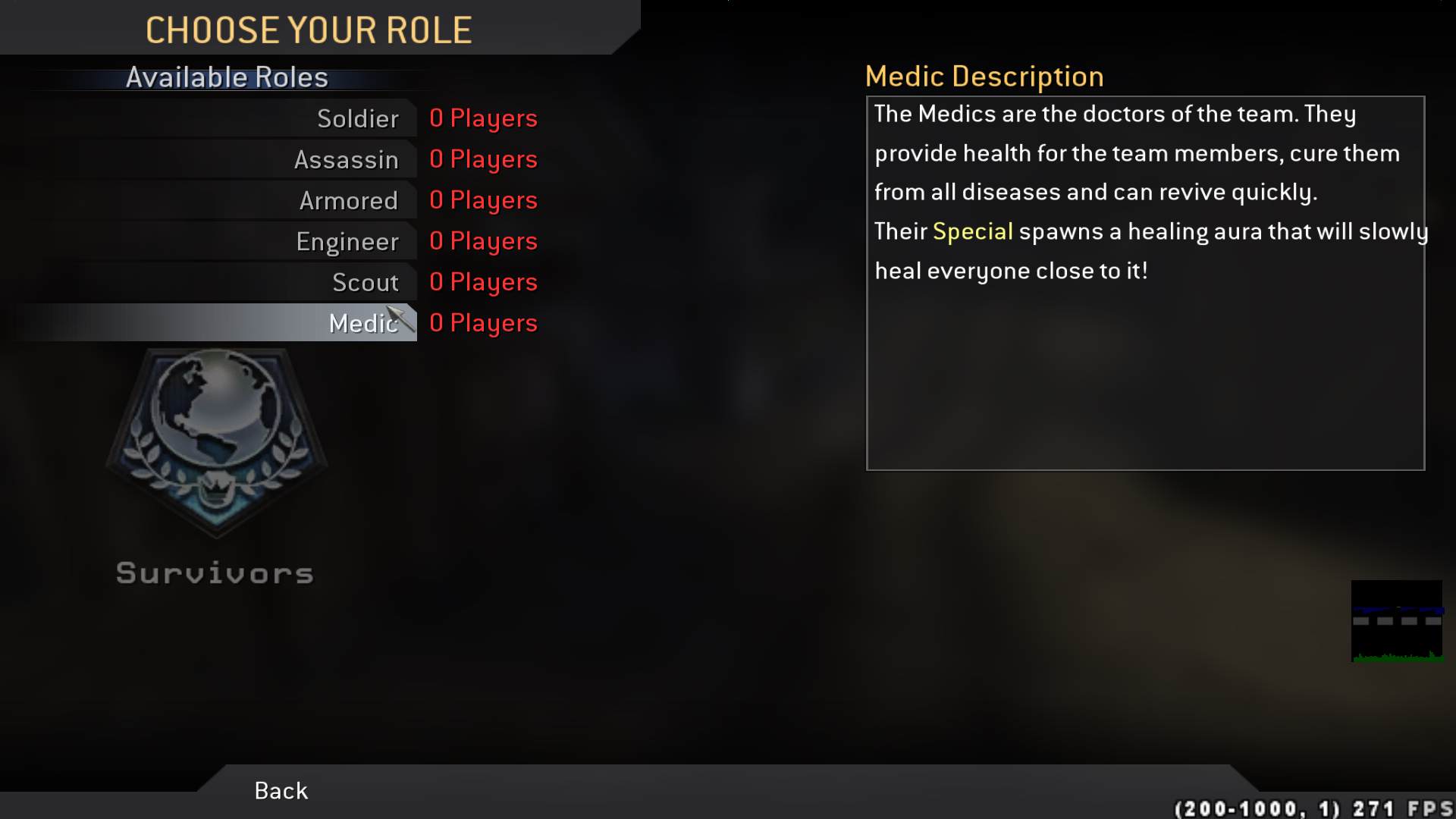Click the Medic Description heading
Screen dimensions: 1456x819
pyautogui.click(x=984, y=76)
